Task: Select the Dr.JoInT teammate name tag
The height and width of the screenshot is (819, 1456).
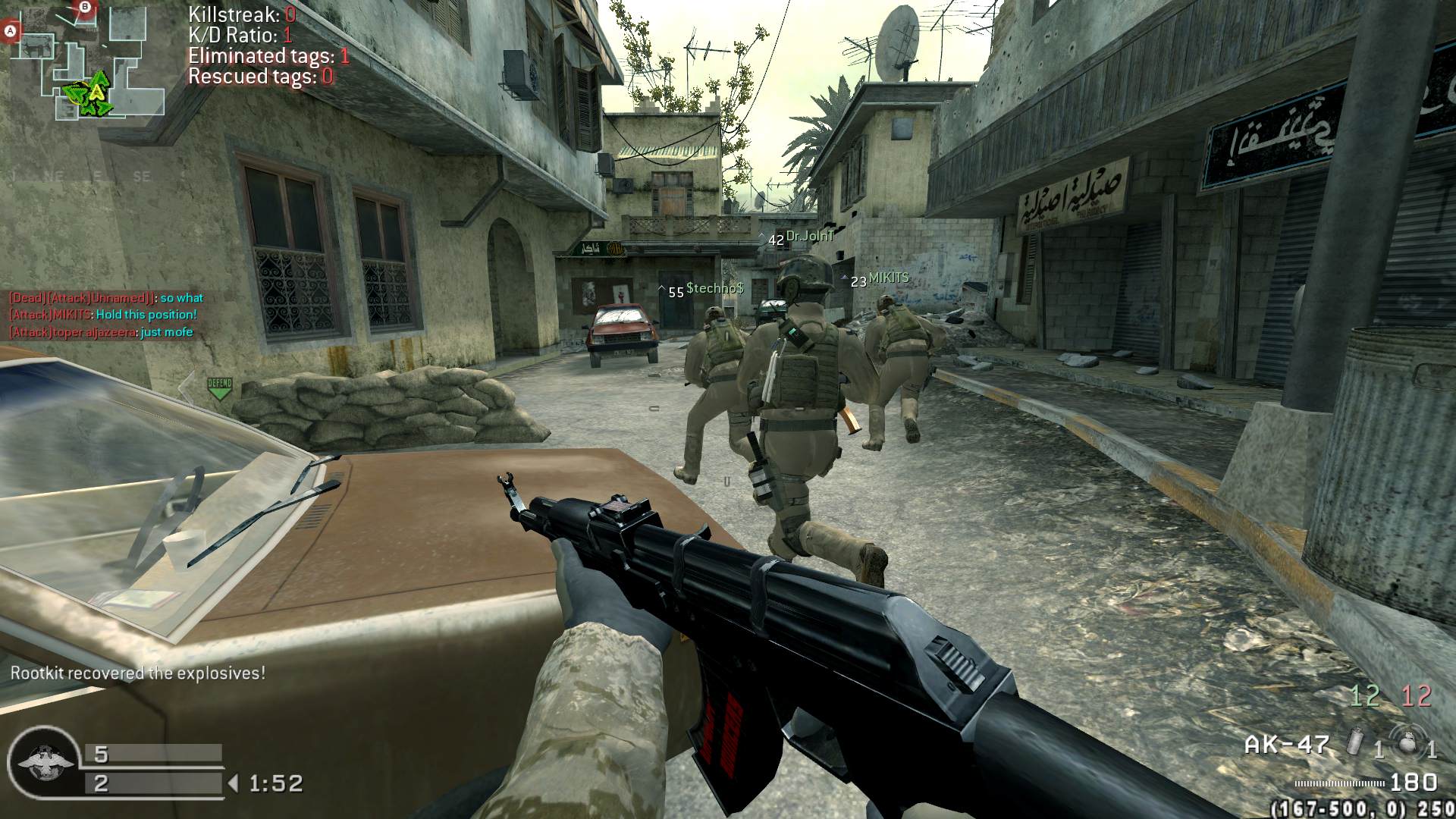Action: coord(809,237)
